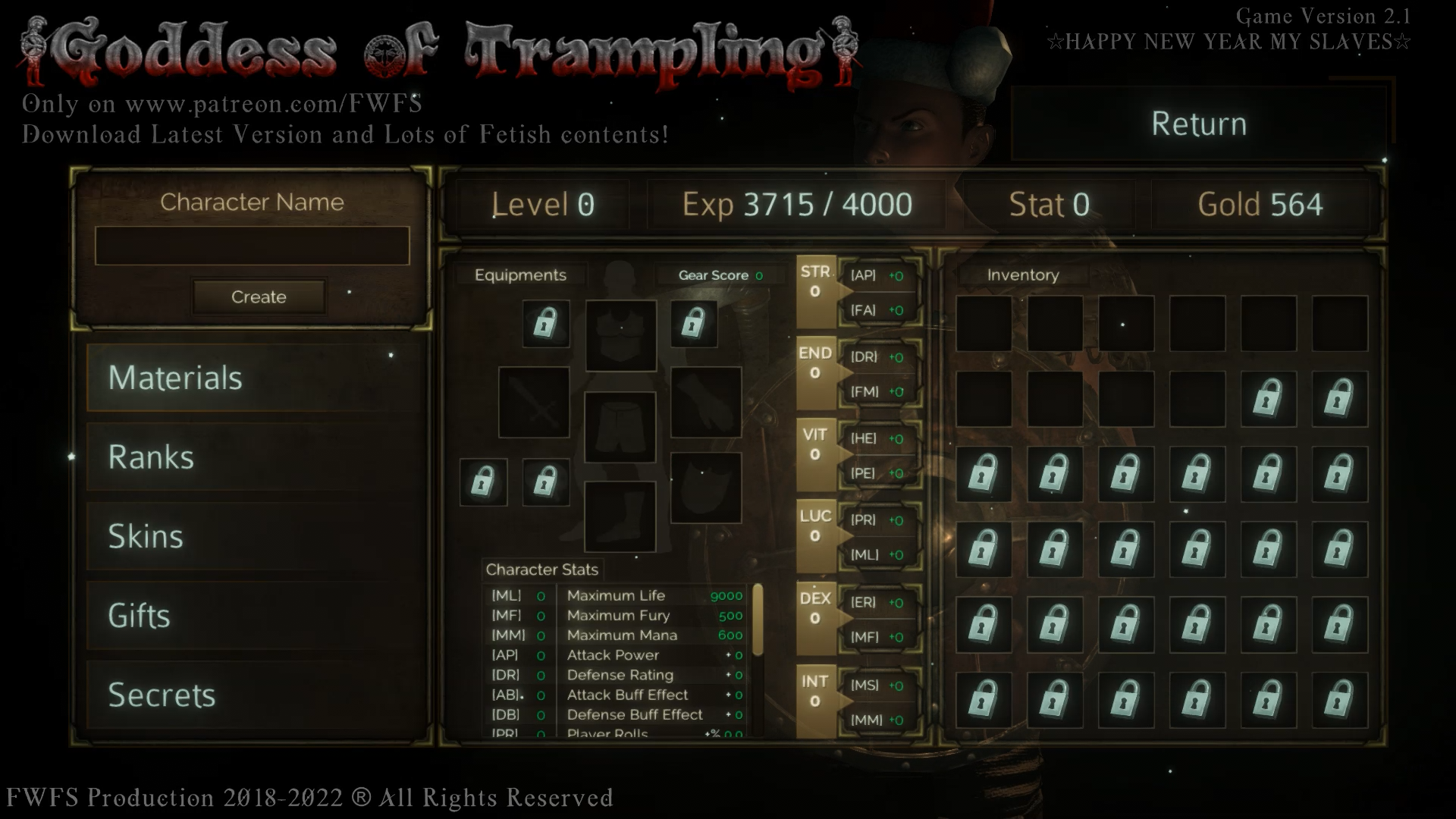Click the Character Name text field
This screenshot has width=1456, height=819.
tap(252, 246)
